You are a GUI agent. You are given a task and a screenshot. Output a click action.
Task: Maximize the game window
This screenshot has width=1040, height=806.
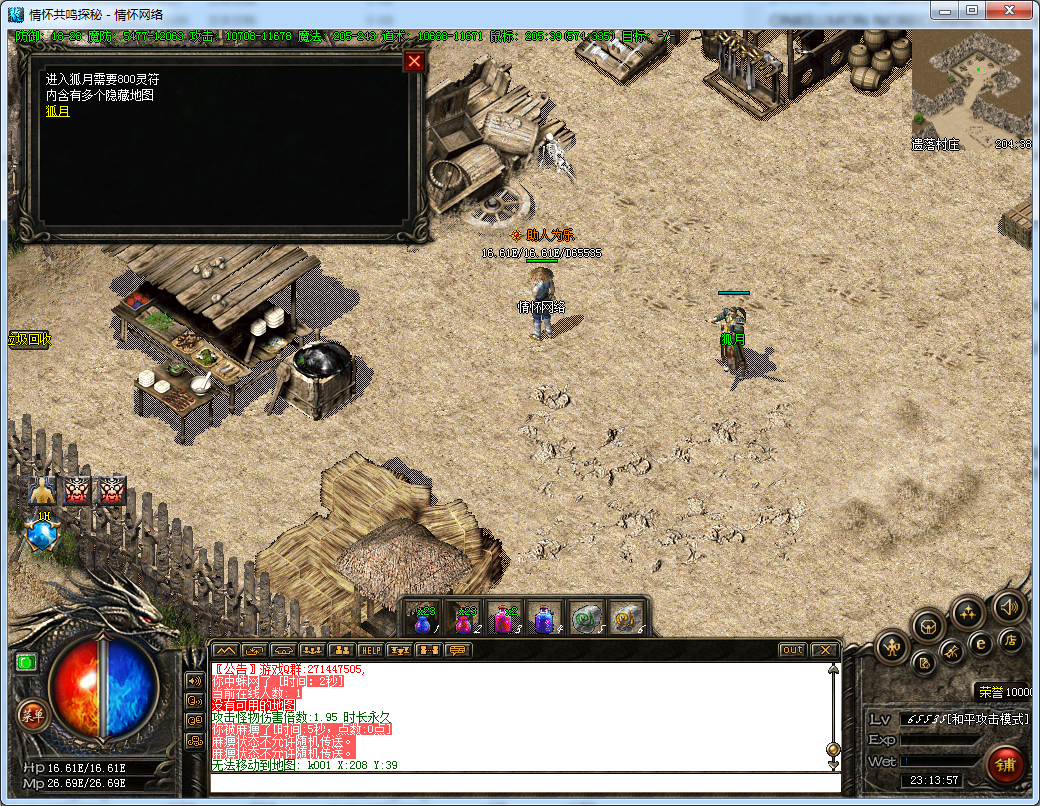971,10
